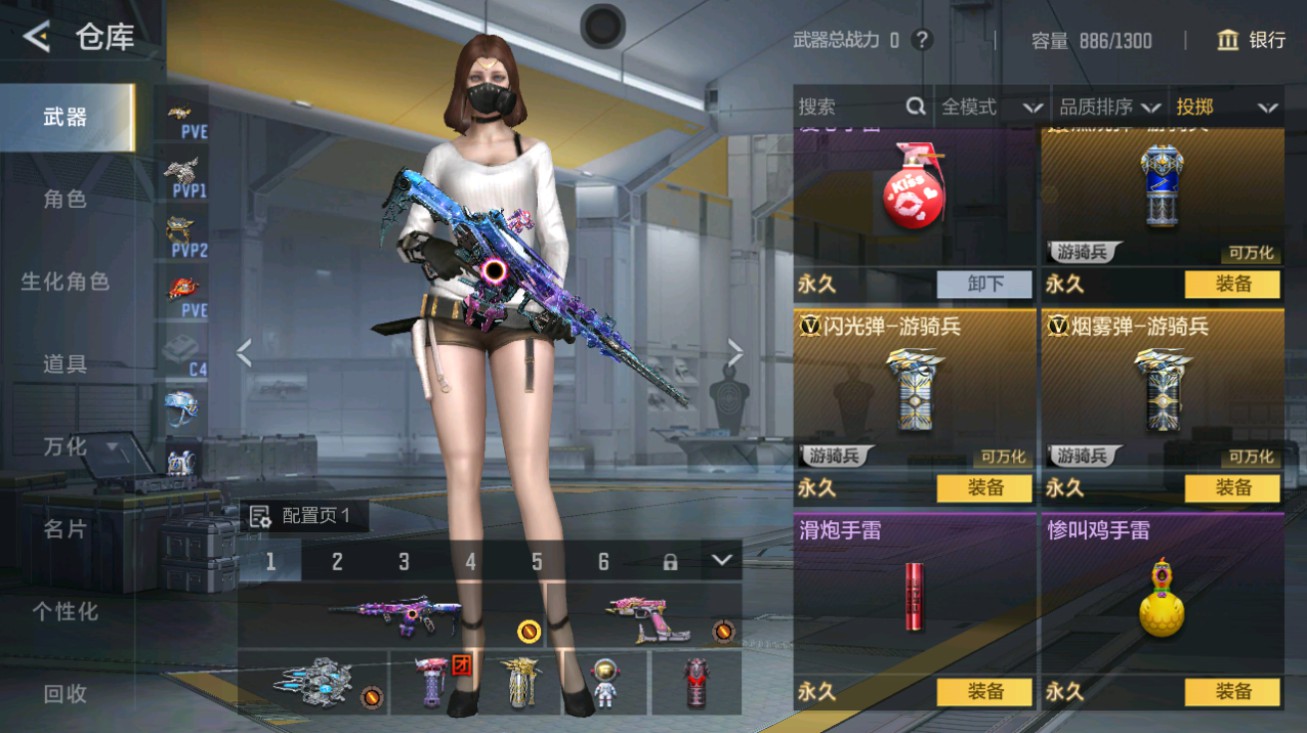This screenshot has height=733, width=1307.
Task: Equip 惨叫鸡手雷 with the 装备 button
Action: tap(1232, 692)
